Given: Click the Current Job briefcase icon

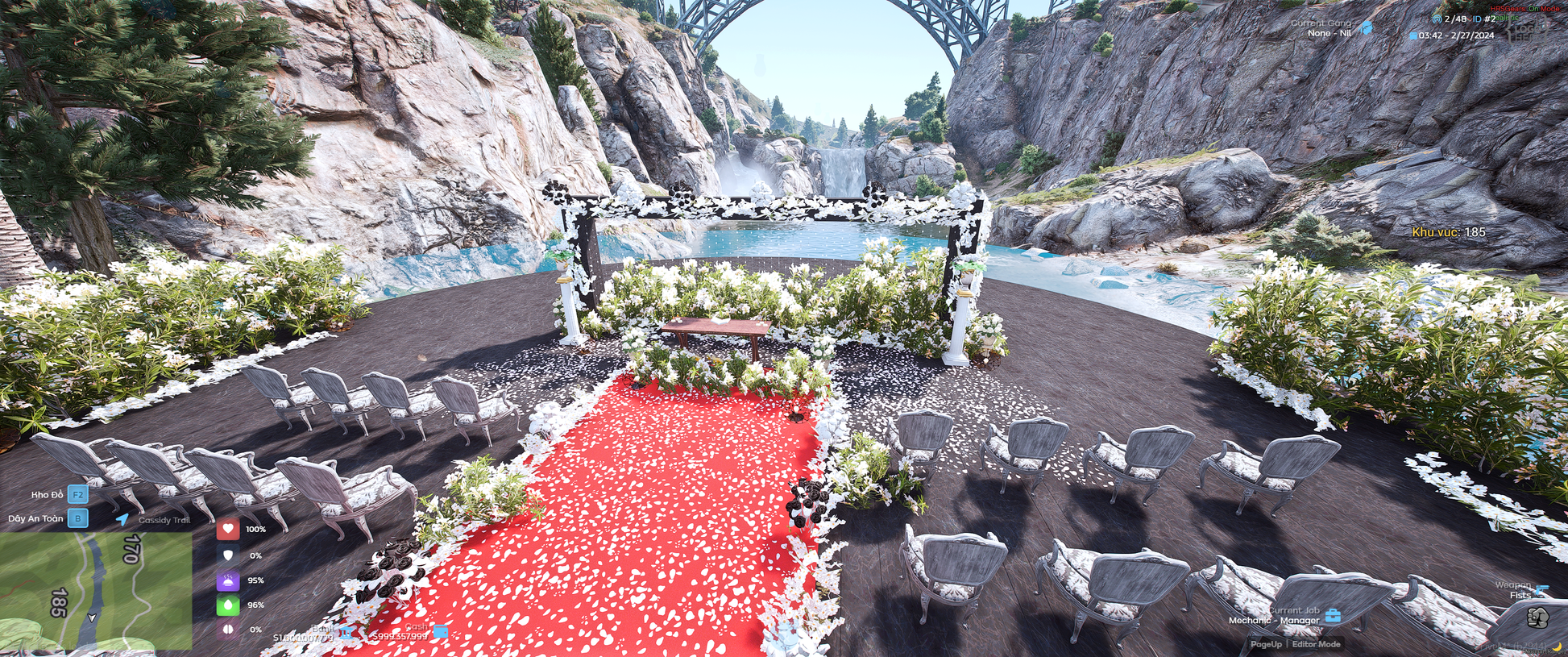Looking at the screenshot, I should tap(1333, 616).
